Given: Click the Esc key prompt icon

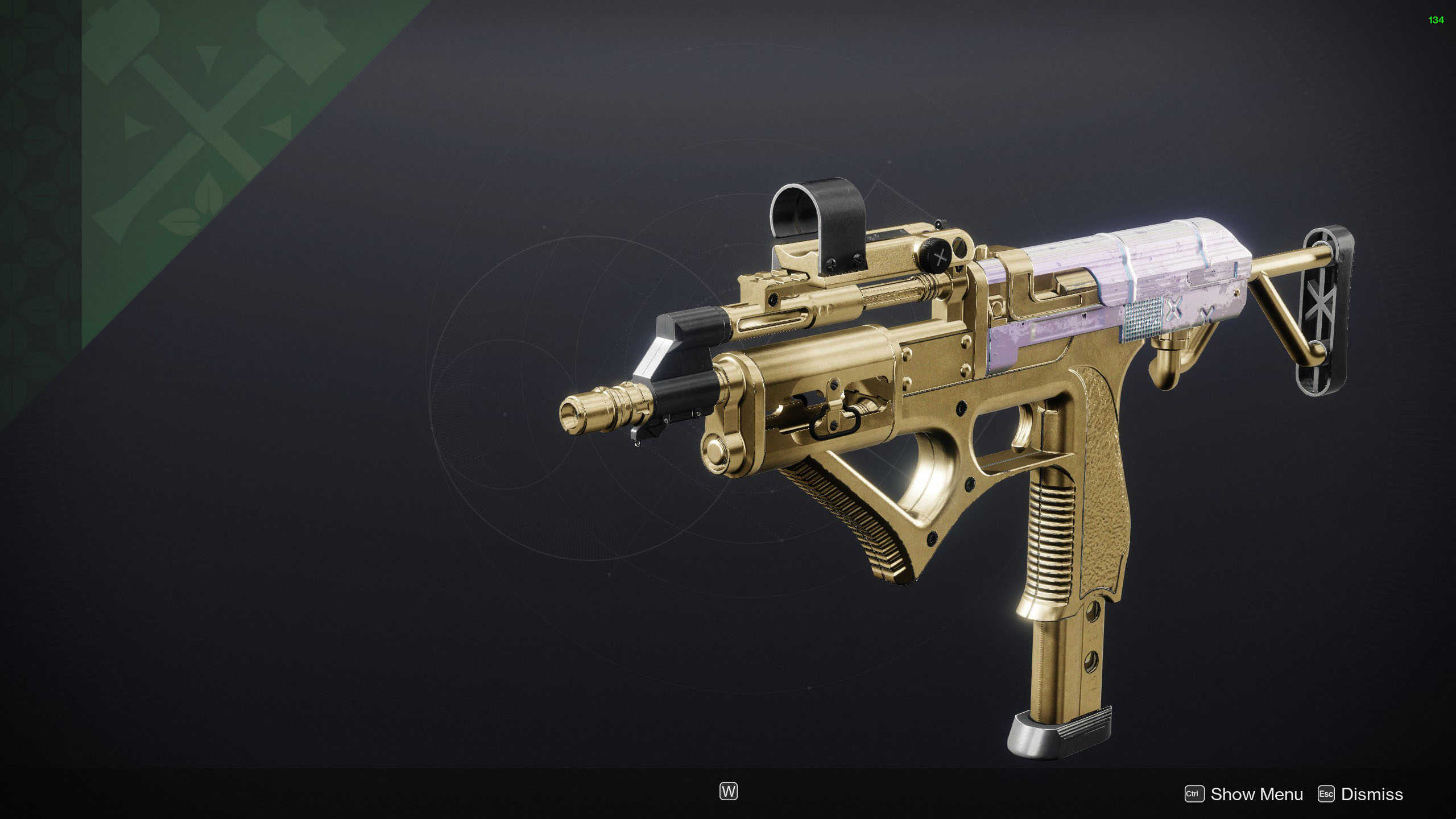Looking at the screenshot, I should point(1326,794).
